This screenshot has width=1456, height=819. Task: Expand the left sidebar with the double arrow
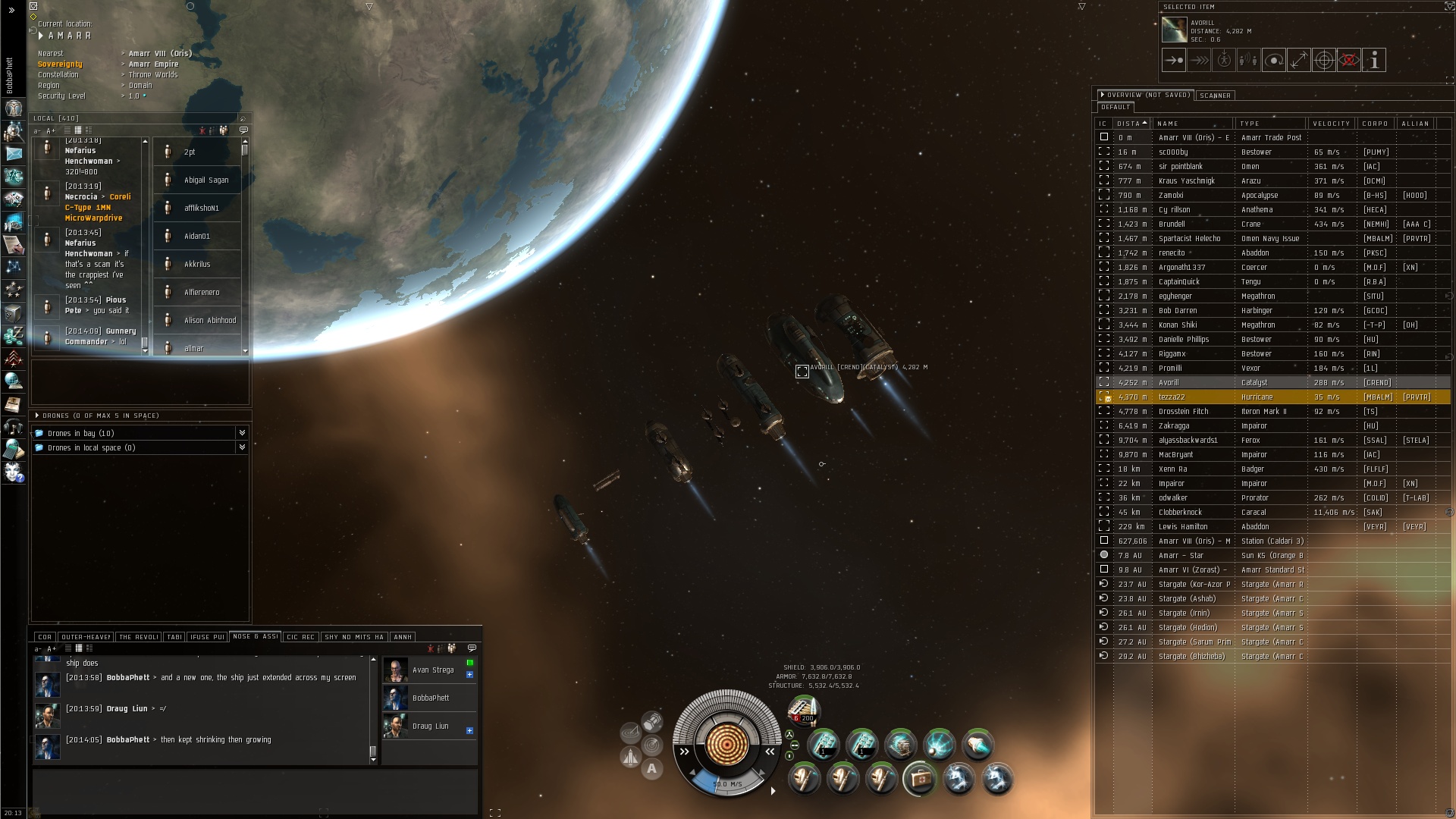[11, 10]
